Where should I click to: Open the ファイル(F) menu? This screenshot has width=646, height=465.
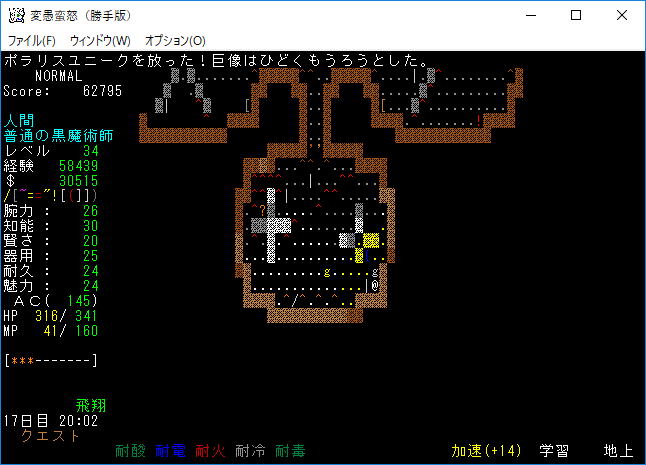click(x=32, y=41)
